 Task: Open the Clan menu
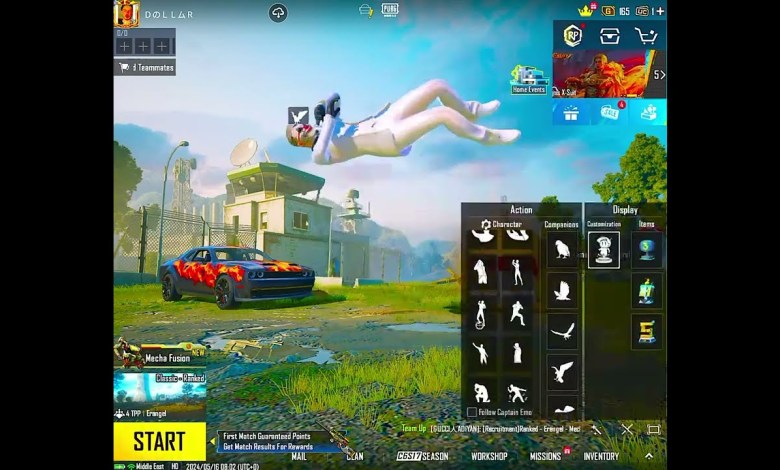coord(354,456)
